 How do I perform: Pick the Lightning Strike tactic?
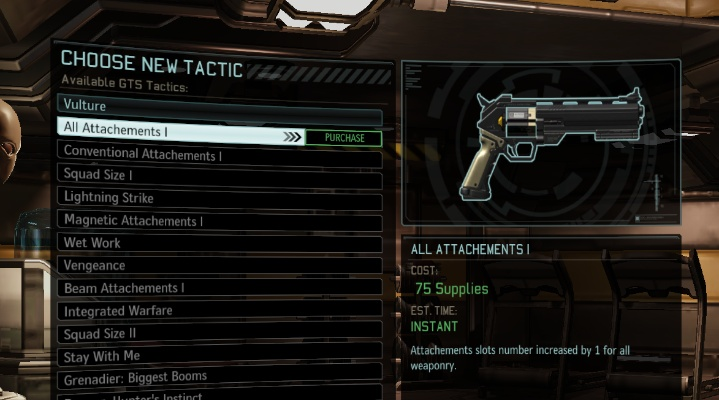click(220, 198)
